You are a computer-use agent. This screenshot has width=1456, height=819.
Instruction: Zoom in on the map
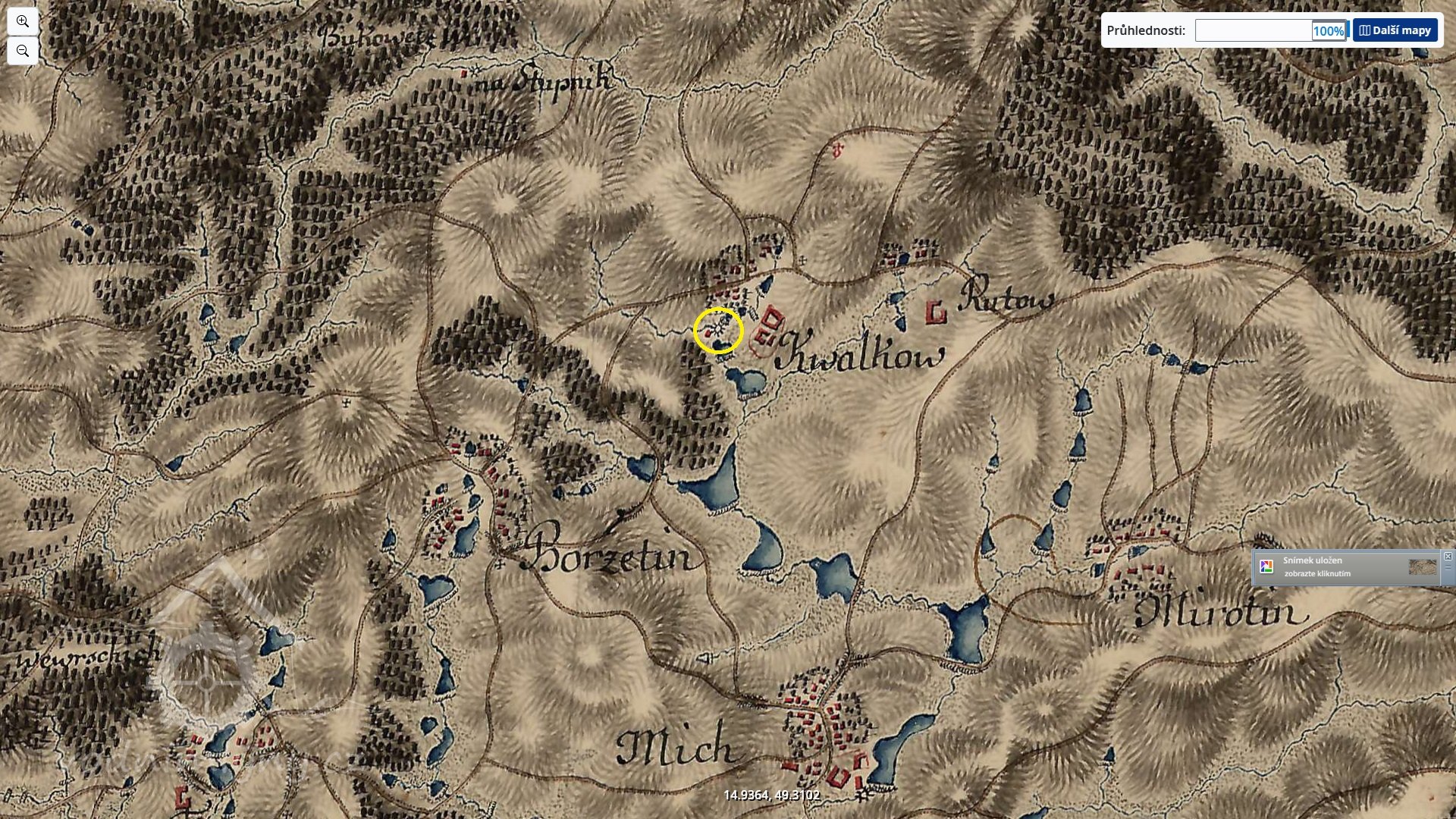(x=23, y=21)
